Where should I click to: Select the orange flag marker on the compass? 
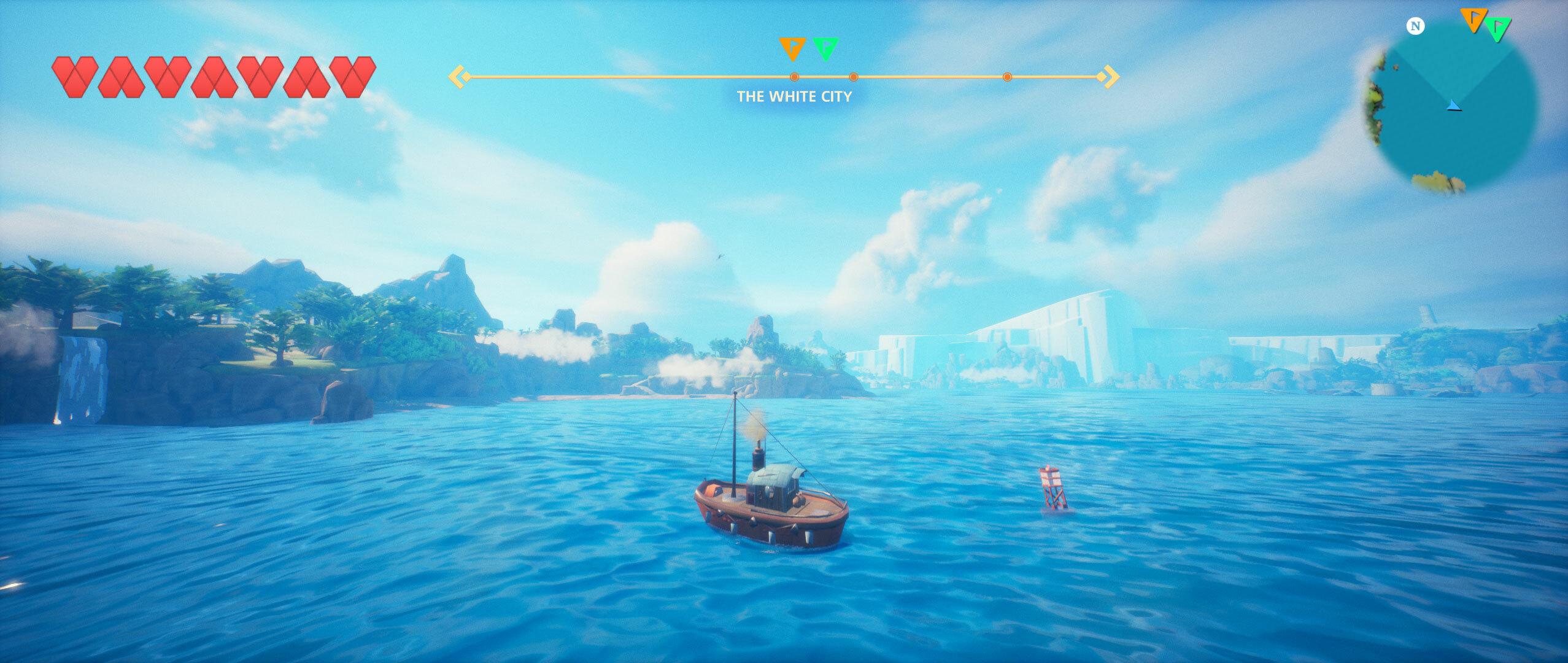(792, 47)
